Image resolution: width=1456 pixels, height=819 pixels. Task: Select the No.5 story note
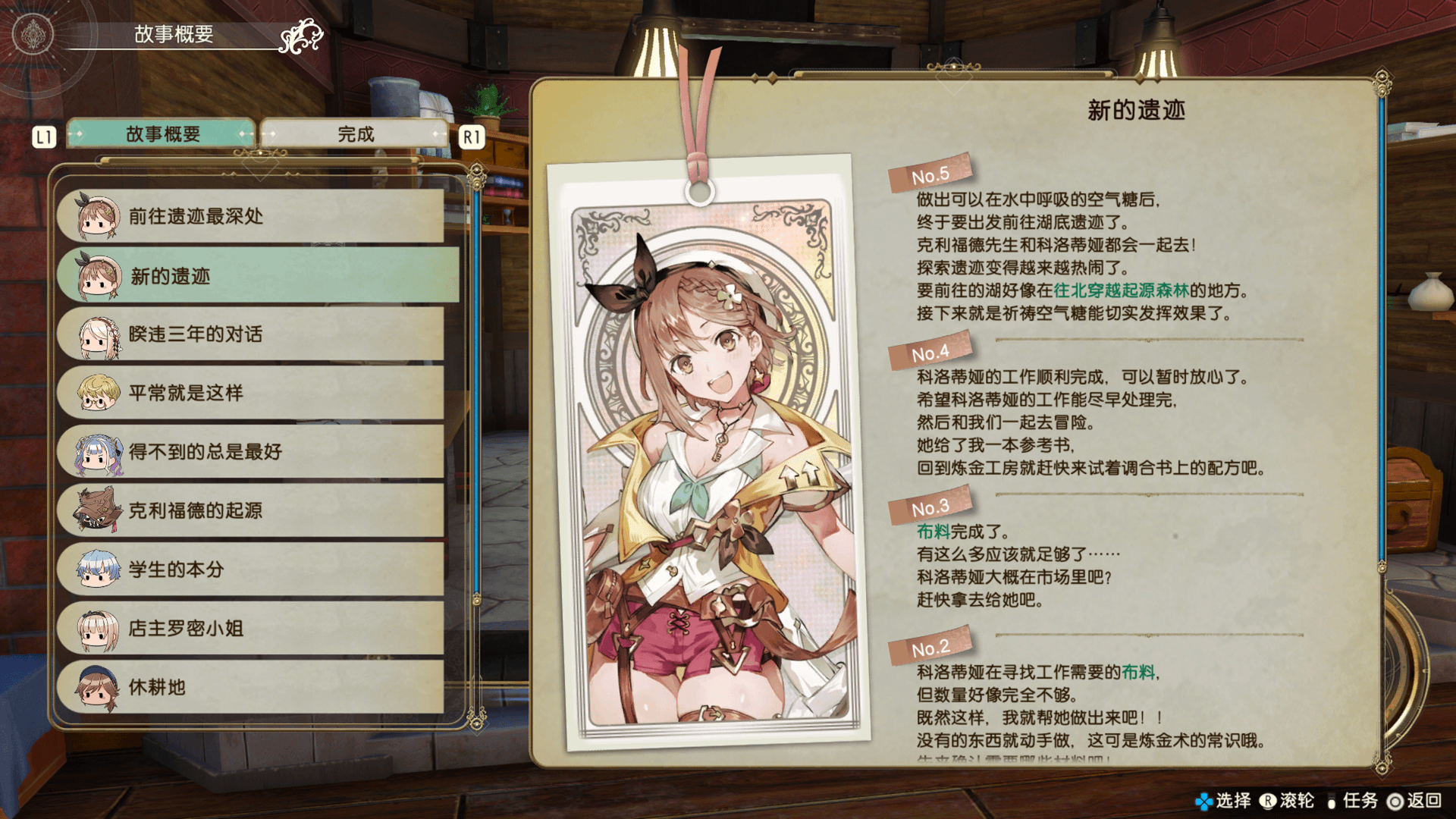click(930, 175)
